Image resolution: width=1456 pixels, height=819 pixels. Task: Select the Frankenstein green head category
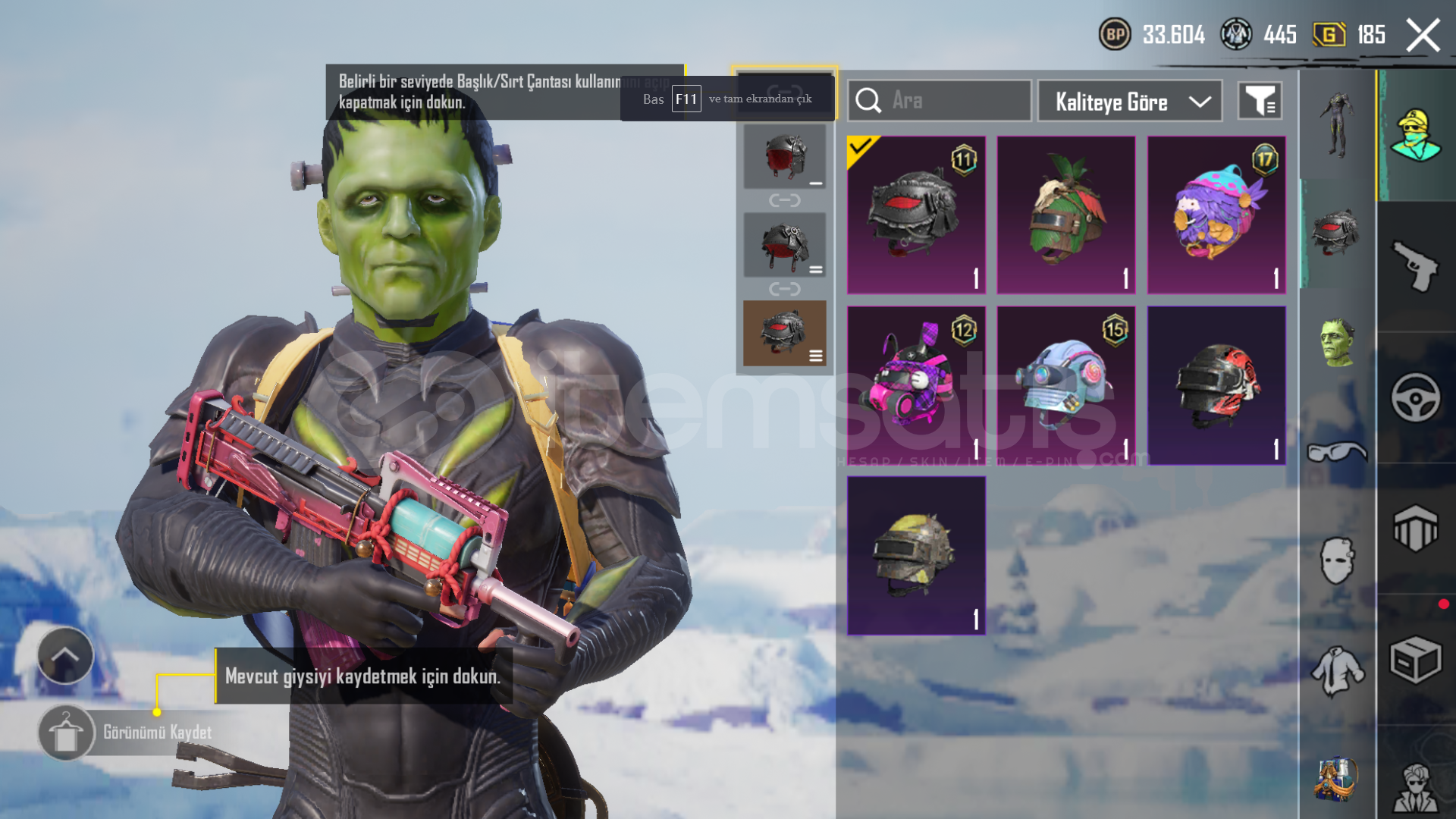tap(1337, 343)
